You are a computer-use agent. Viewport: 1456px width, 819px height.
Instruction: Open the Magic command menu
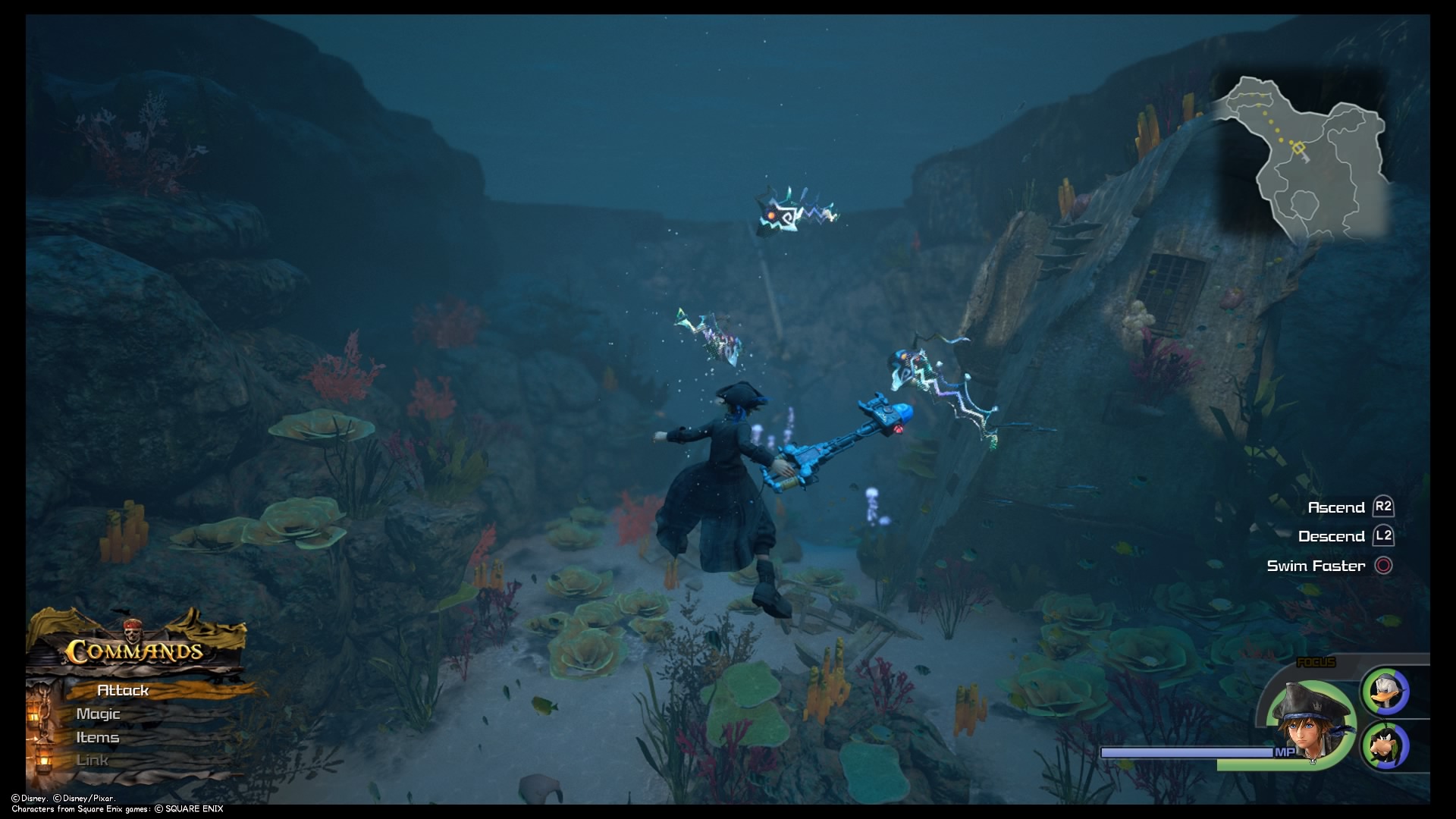click(99, 714)
